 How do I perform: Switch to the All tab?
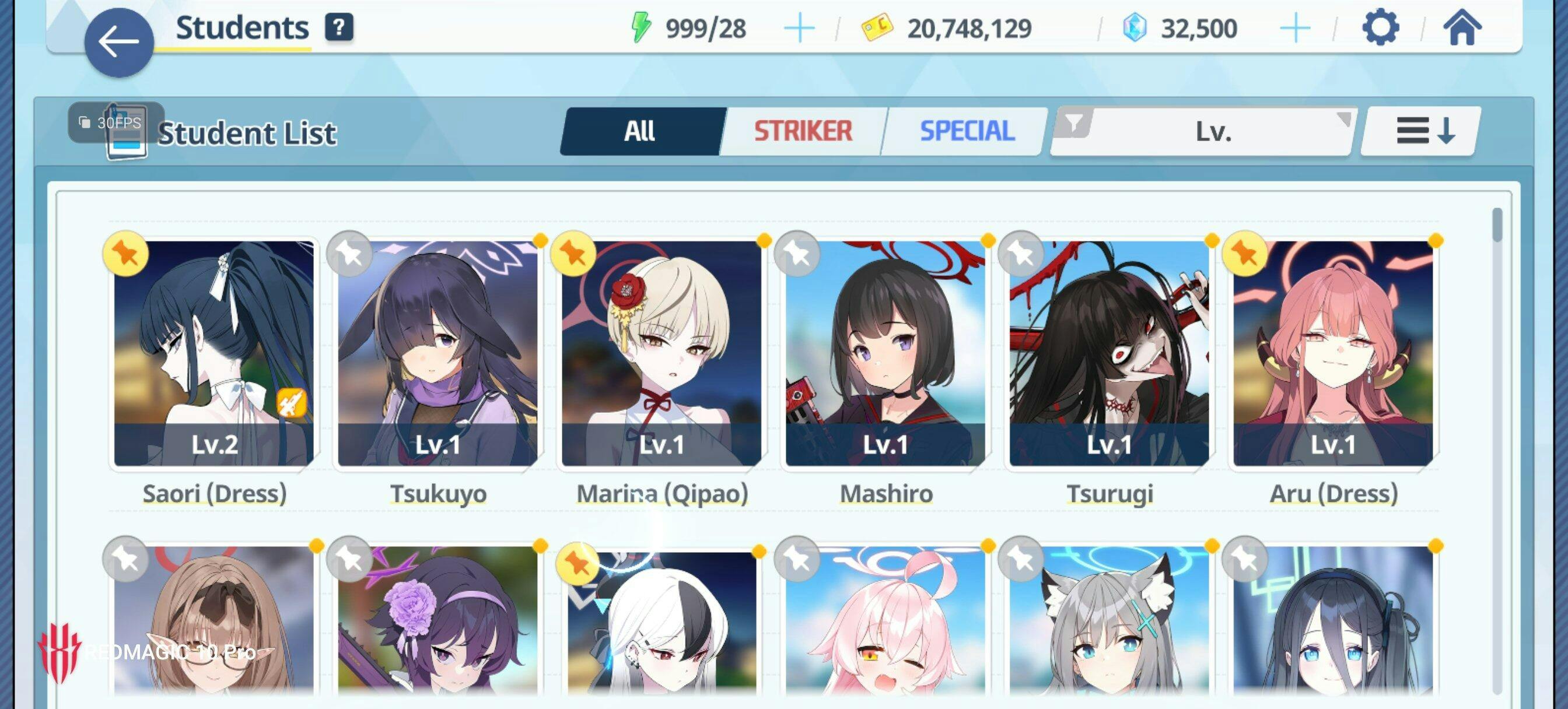640,131
